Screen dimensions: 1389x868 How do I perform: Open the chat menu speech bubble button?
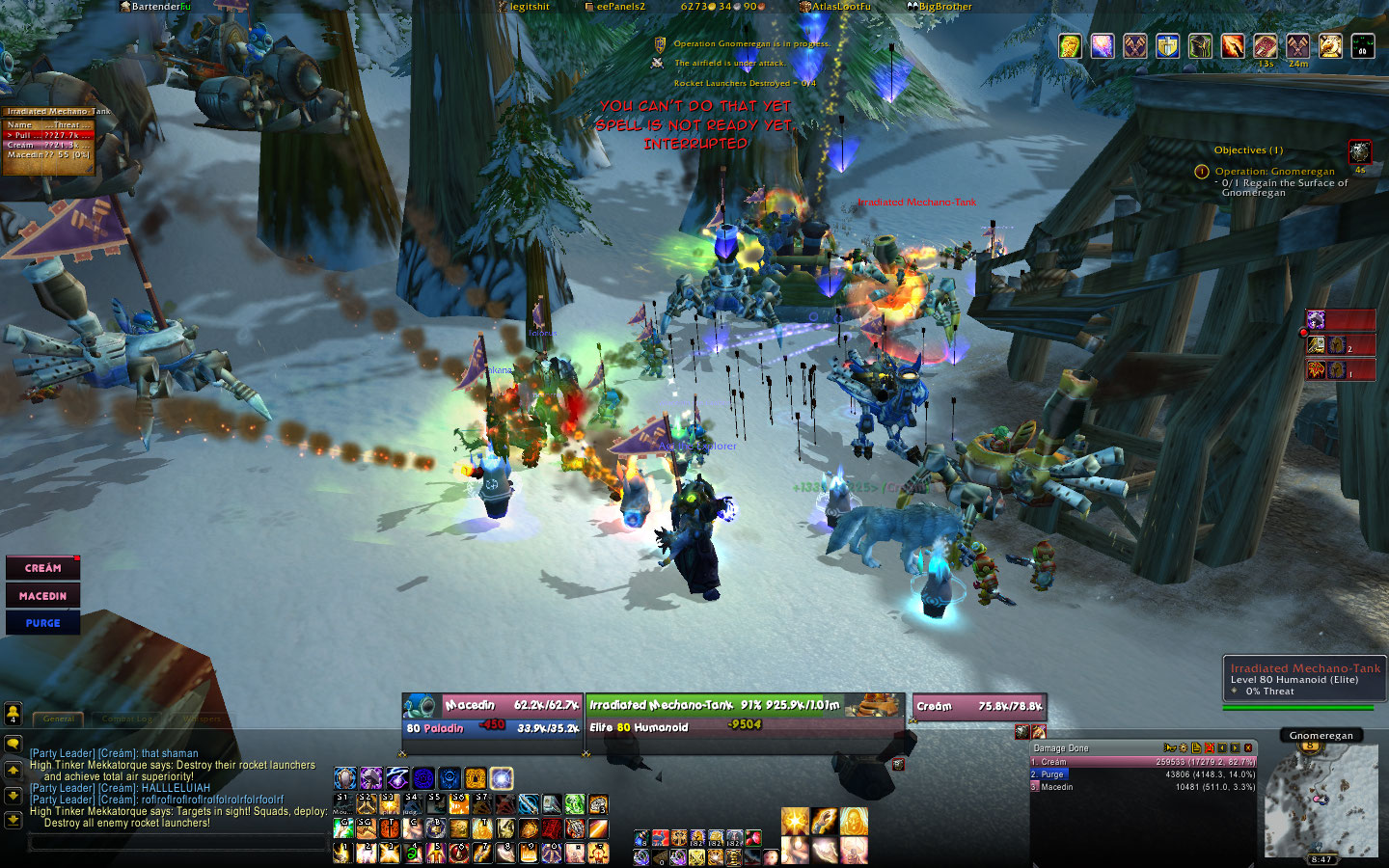pos(13,744)
